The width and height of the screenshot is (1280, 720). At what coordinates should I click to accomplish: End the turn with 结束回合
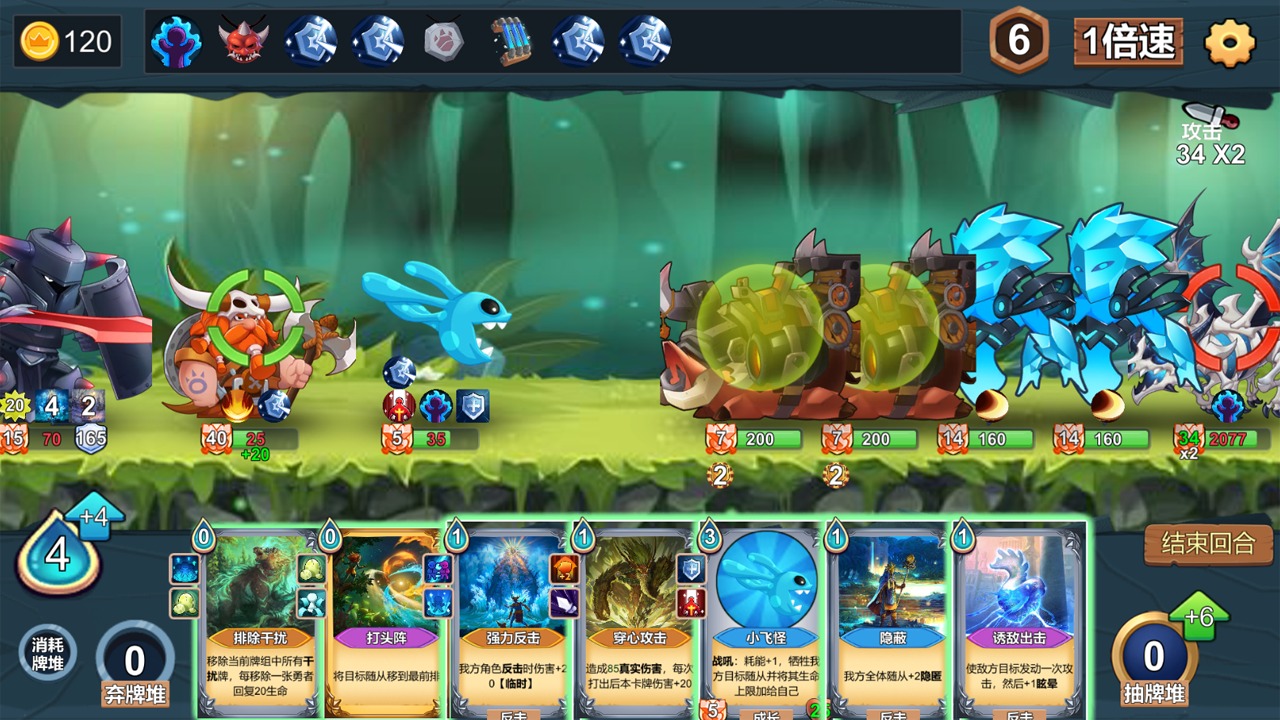(x=1208, y=544)
